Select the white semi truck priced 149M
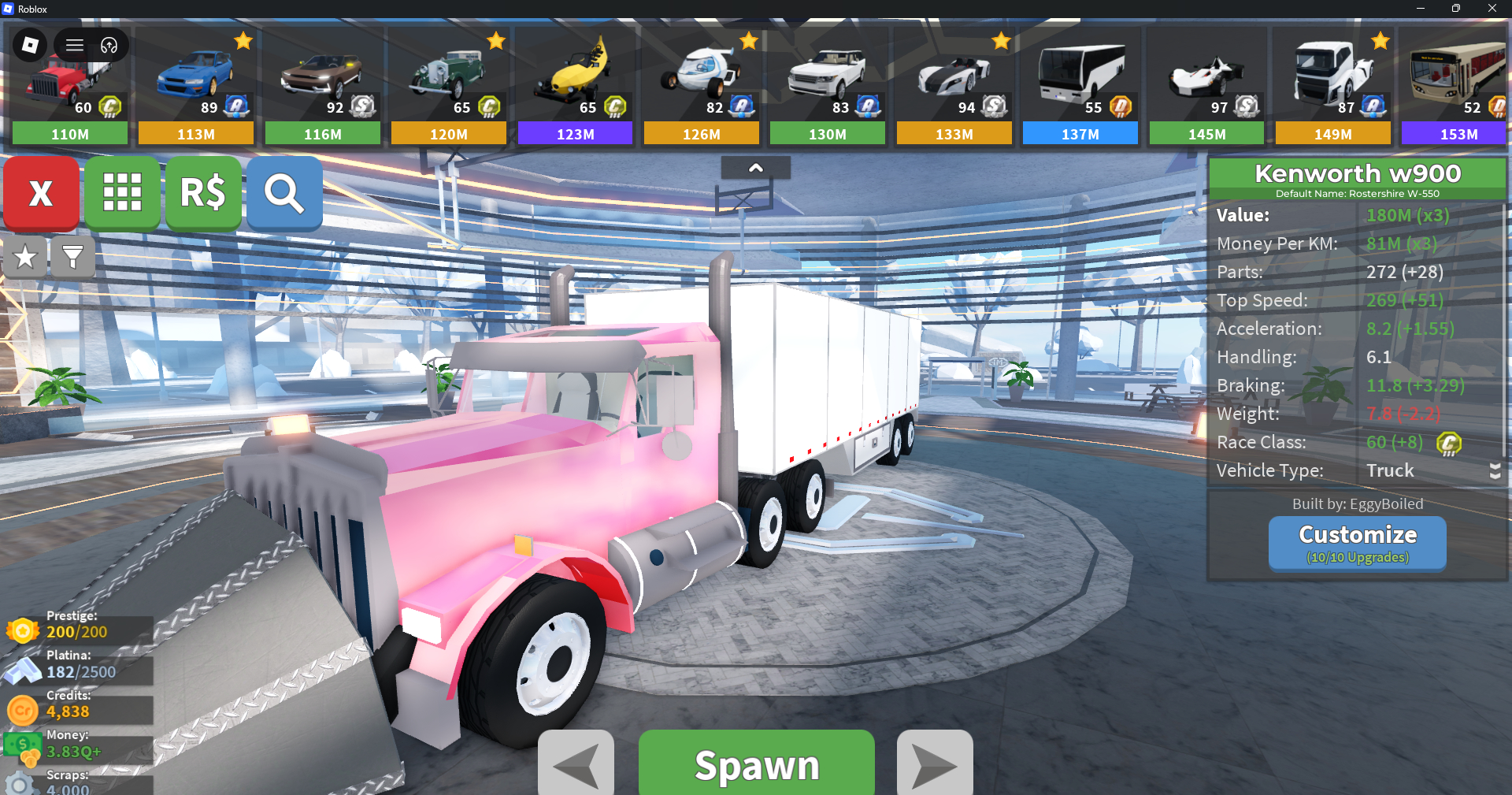This screenshot has height=795, width=1512. pos(1332,87)
